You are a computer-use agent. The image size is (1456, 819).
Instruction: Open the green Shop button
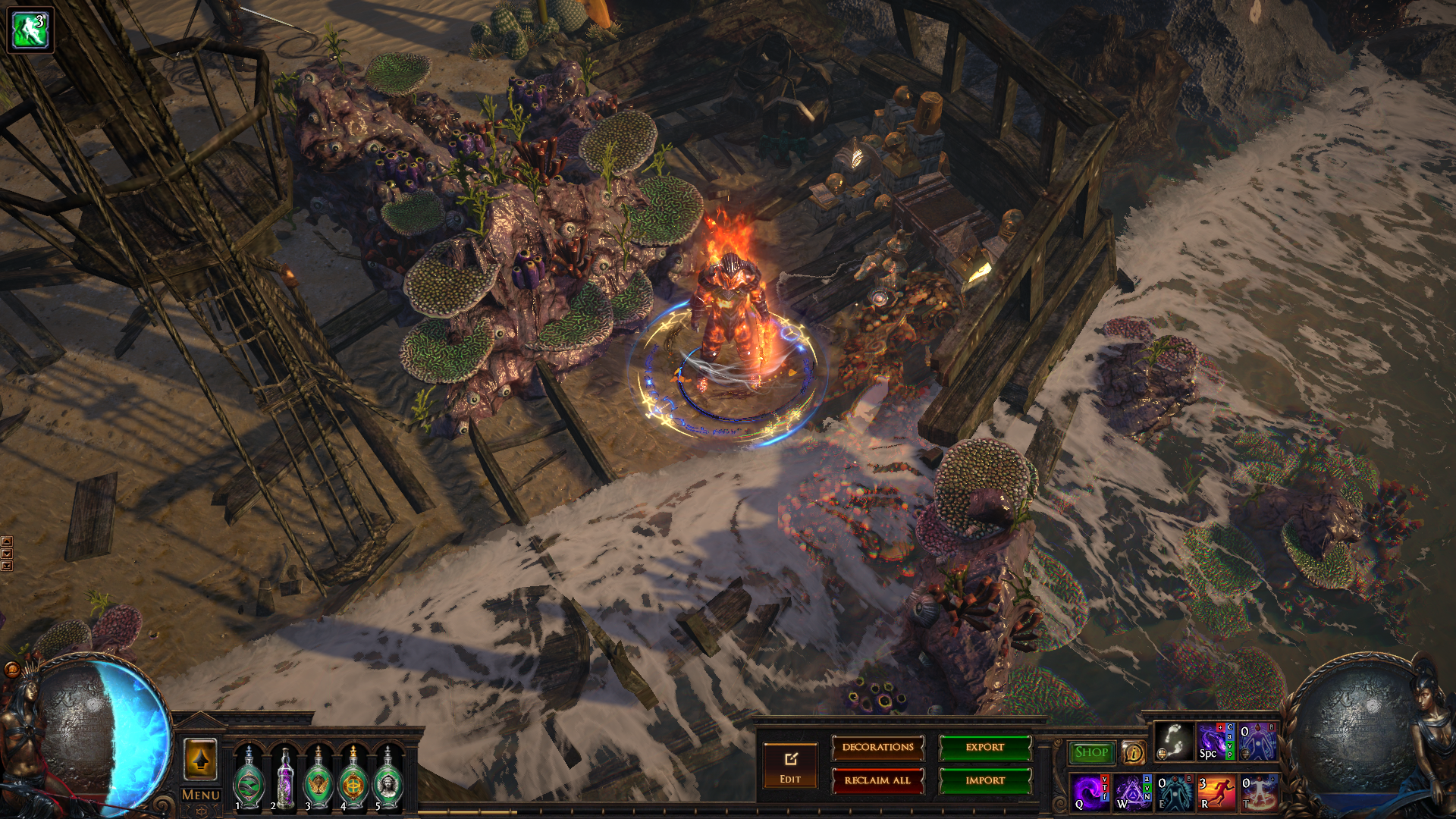[1091, 752]
